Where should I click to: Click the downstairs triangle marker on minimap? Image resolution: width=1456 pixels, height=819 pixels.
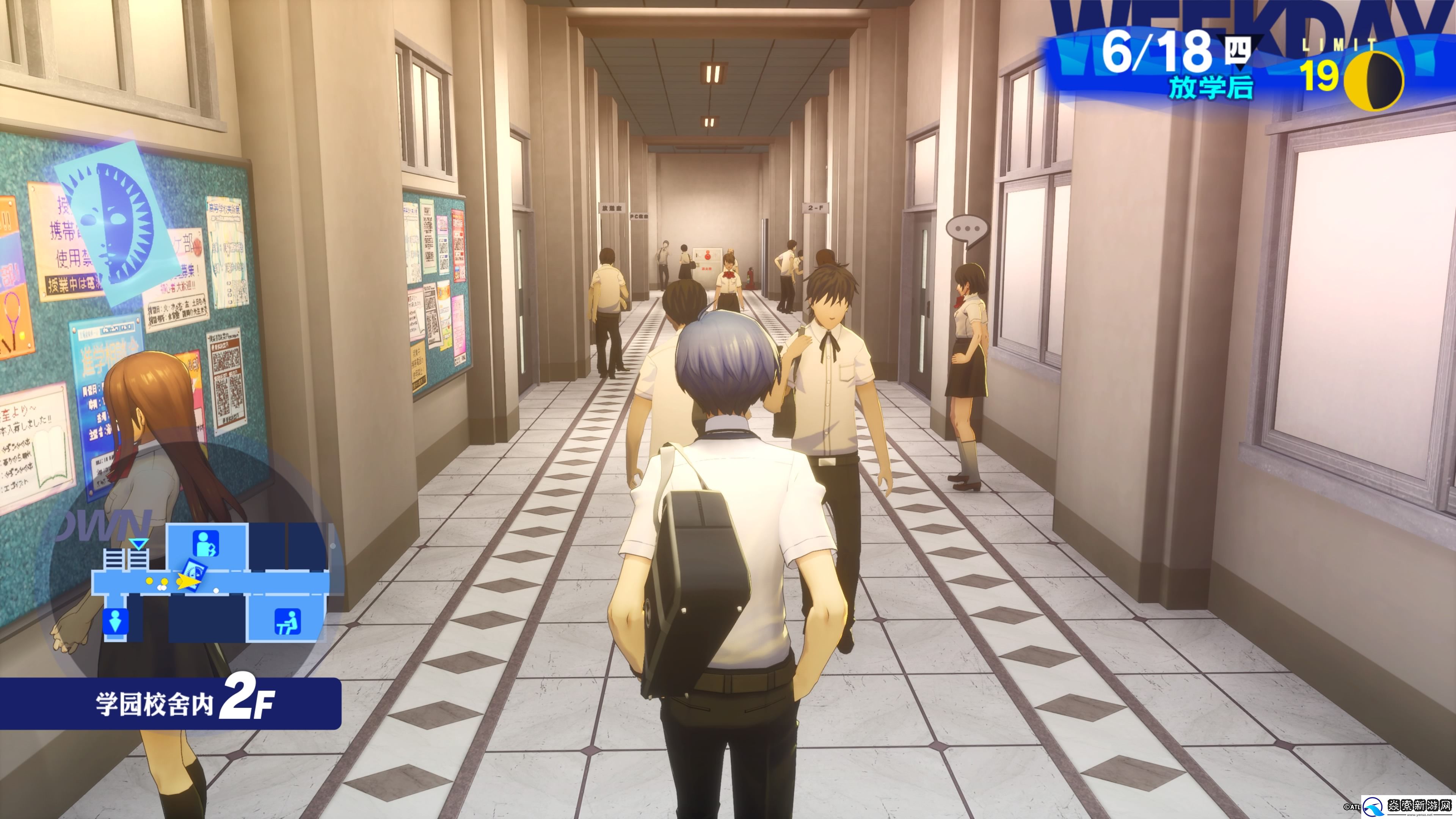pyautogui.click(x=138, y=544)
